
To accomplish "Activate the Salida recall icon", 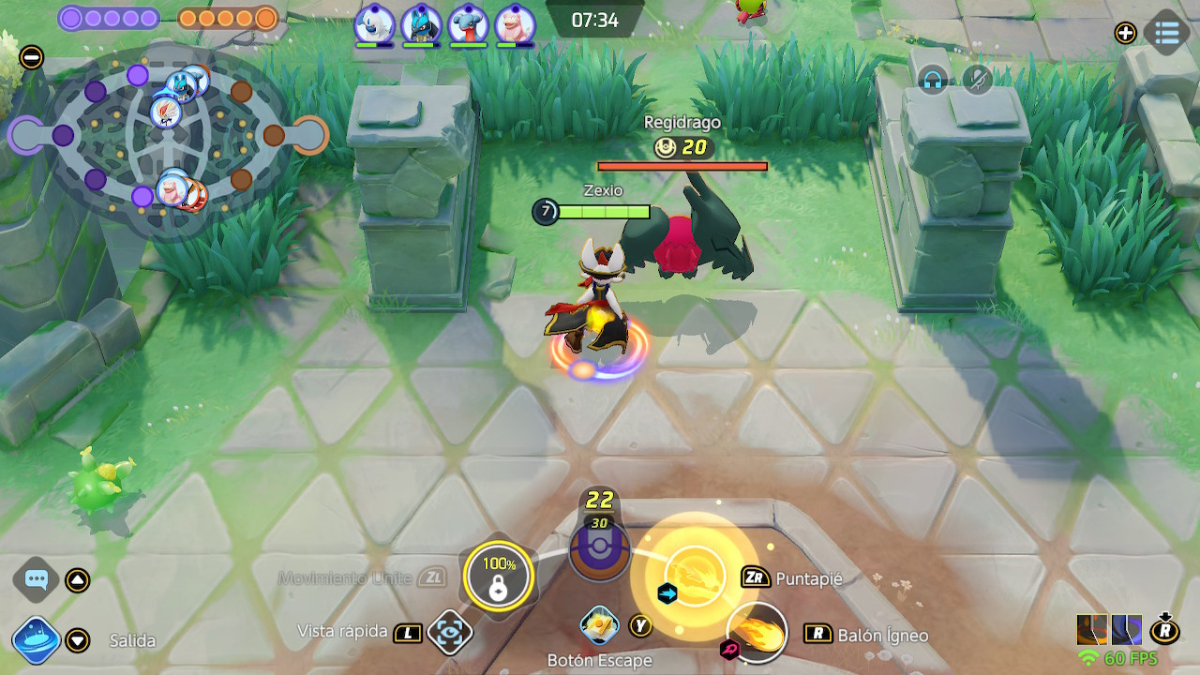I will pos(37,640).
